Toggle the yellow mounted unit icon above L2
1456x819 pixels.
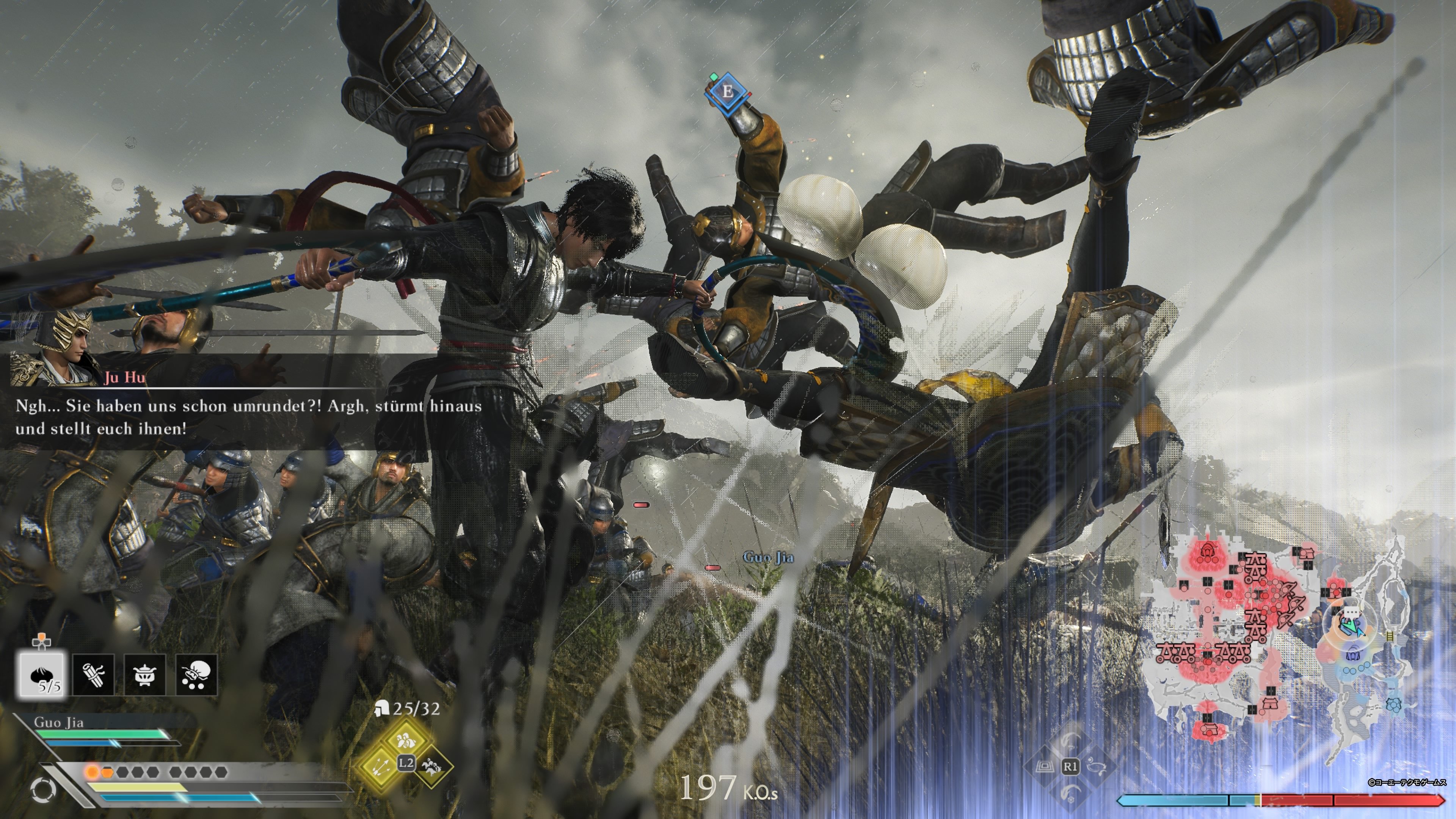[x=406, y=739]
